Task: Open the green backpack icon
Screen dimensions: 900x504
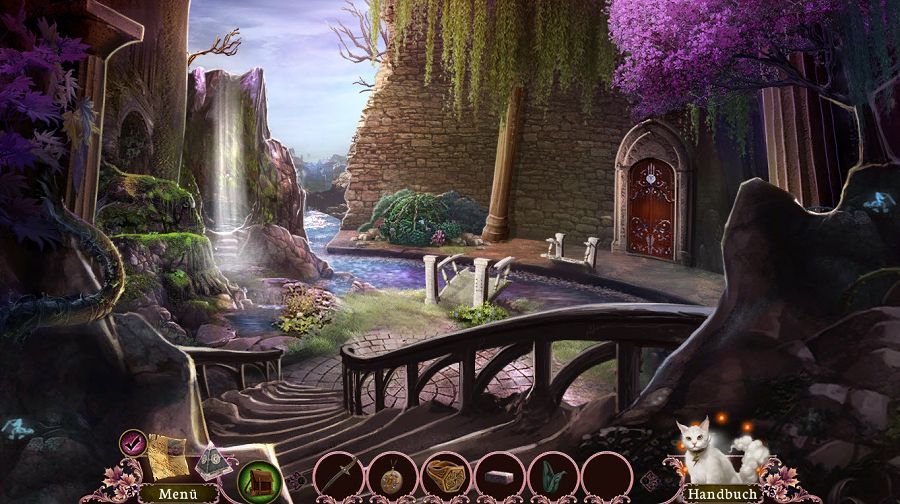Action: coord(257,481)
